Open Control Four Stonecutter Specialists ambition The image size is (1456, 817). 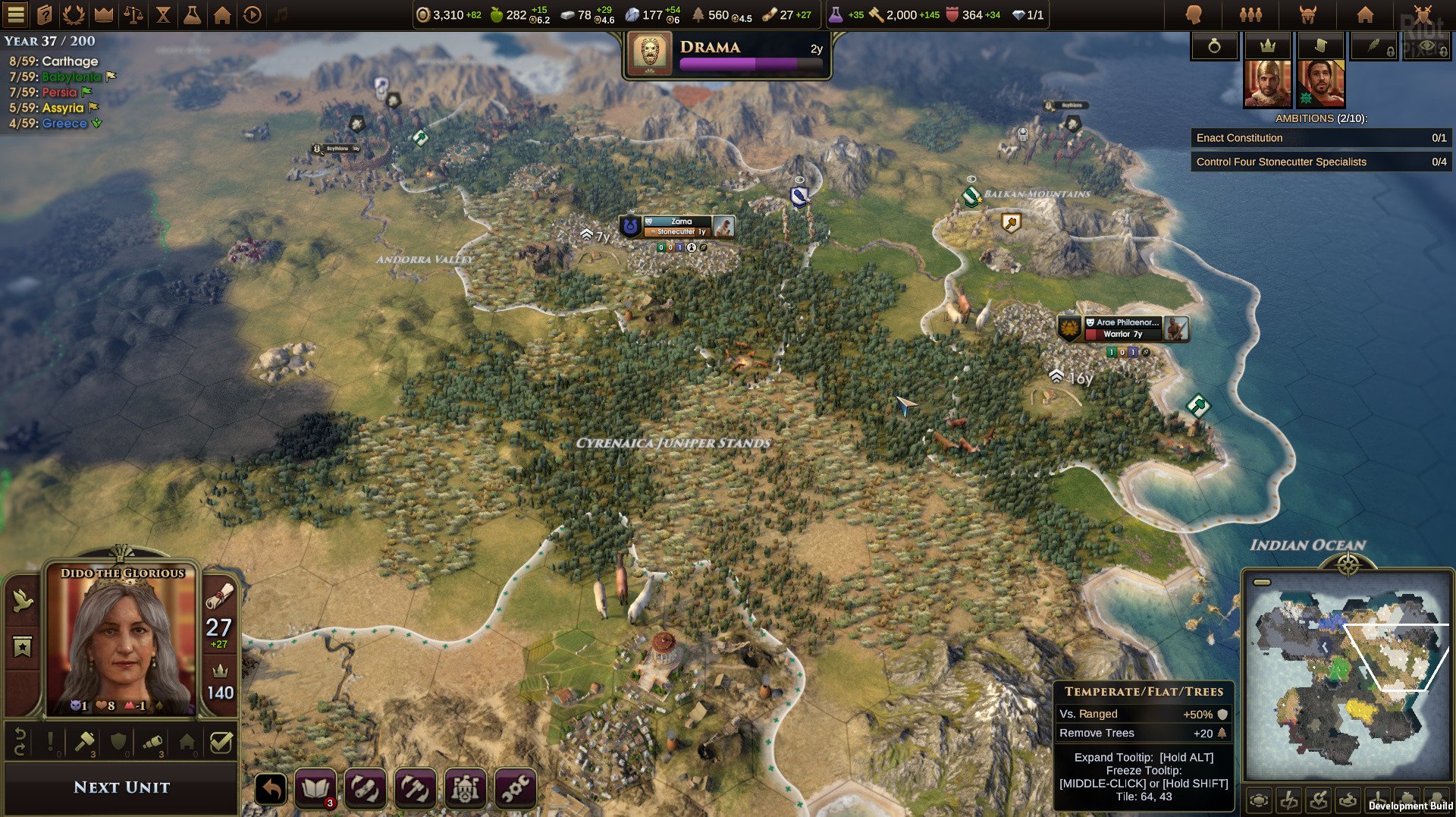coord(1320,162)
